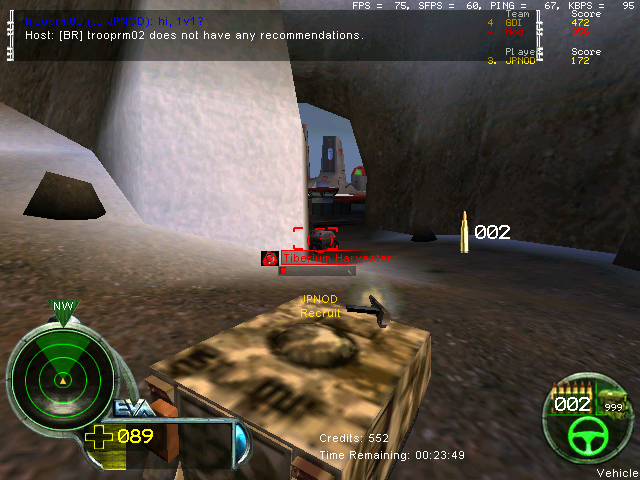Click the yellow health cross icon
640x480 pixels.
(x=100, y=436)
